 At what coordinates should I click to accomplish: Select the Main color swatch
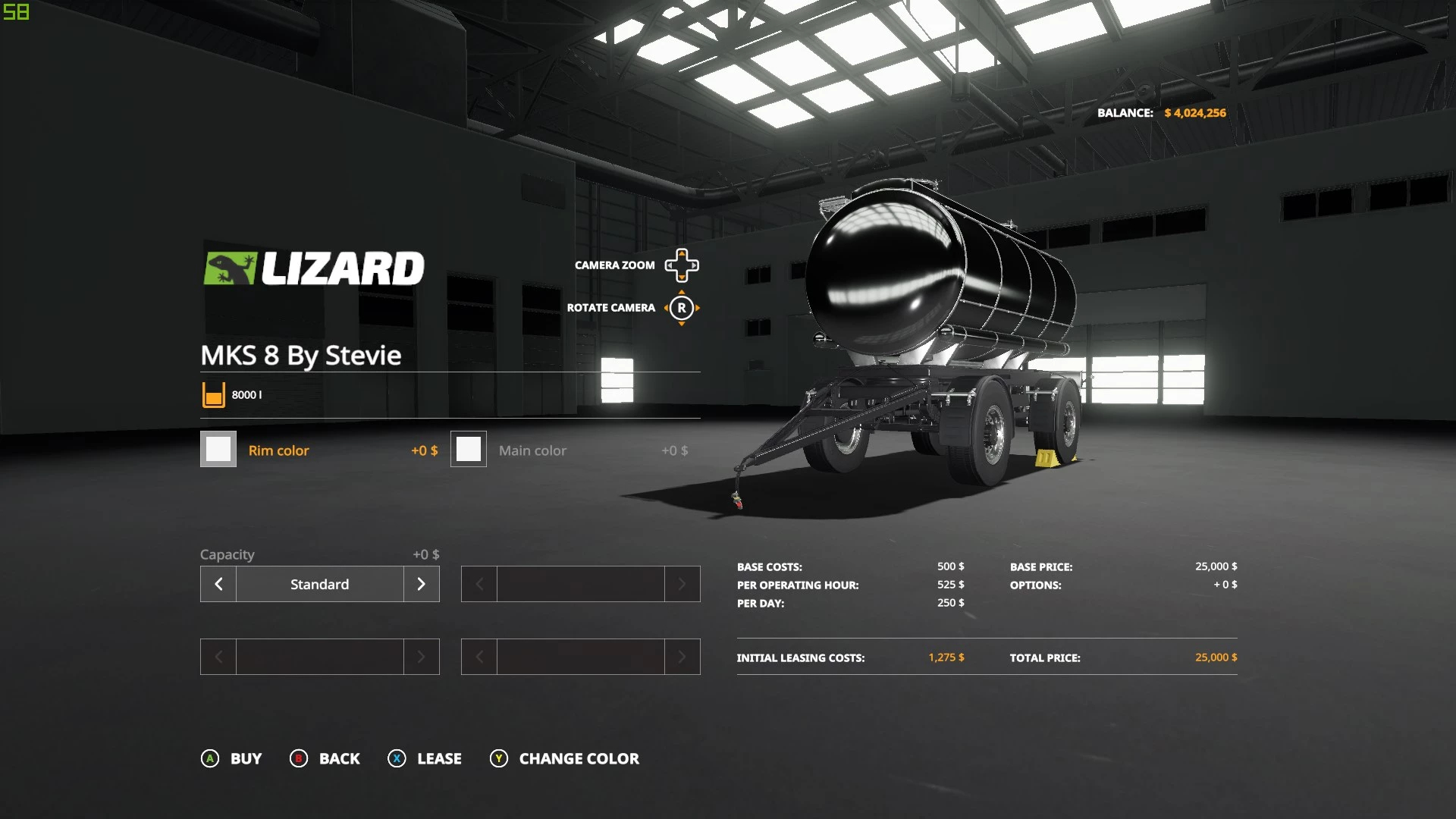(469, 449)
